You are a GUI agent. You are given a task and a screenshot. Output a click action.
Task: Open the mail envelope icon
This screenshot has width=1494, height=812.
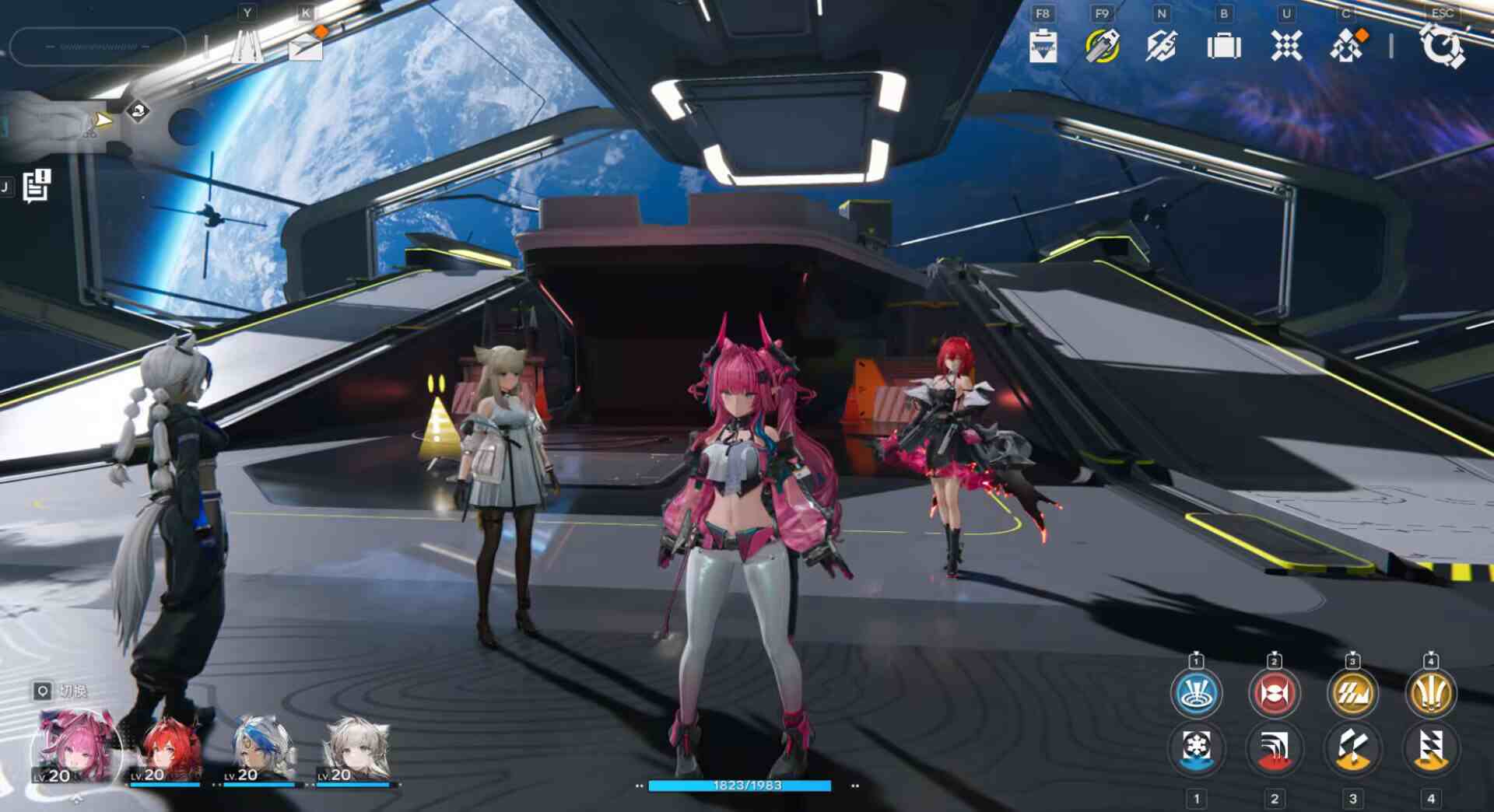pos(305,47)
